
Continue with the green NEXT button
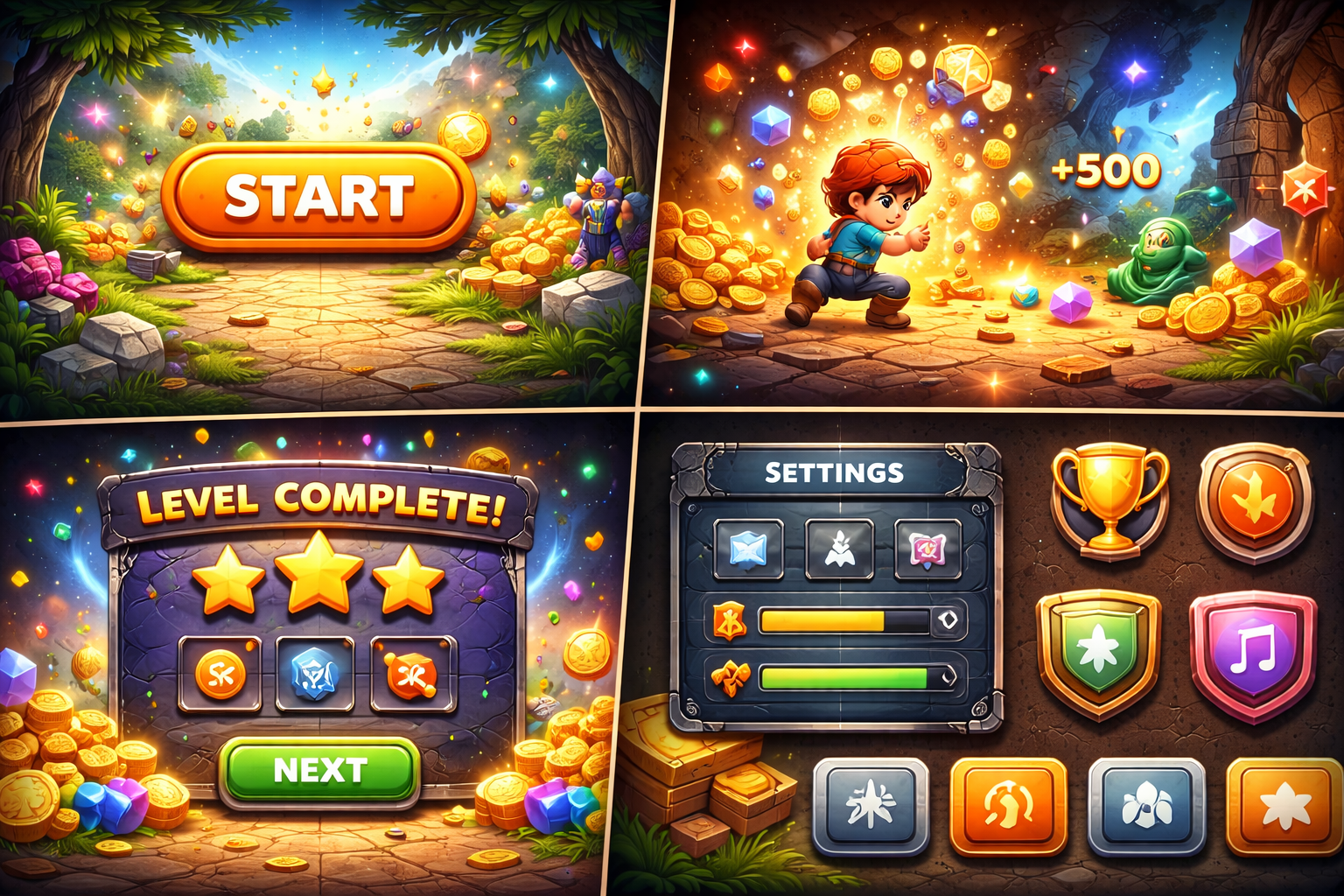[x=319, y=770]
